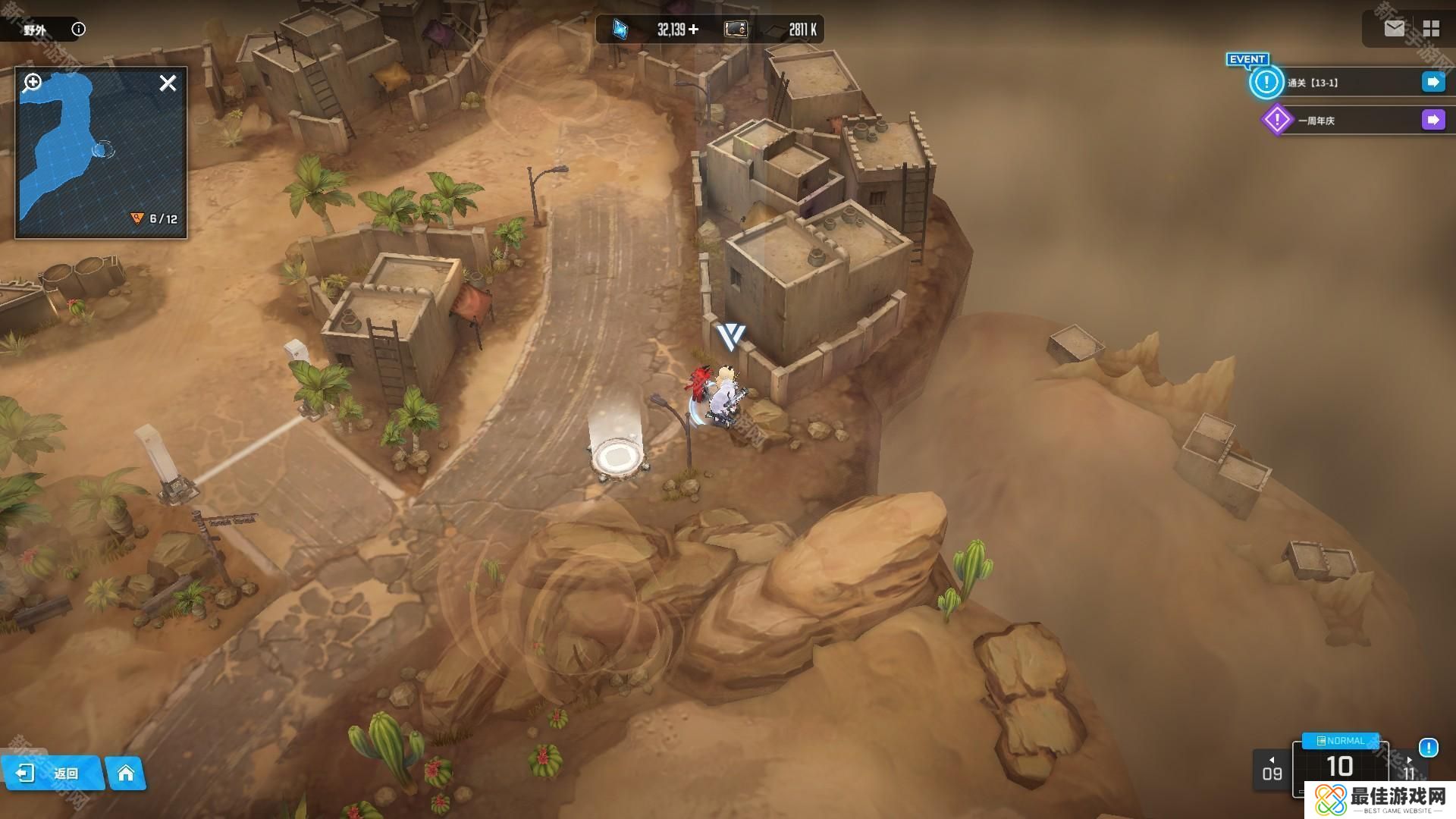1456x819 pixels.
Task: Go to the home screen via house icon
Action: [x=125, y=773]
